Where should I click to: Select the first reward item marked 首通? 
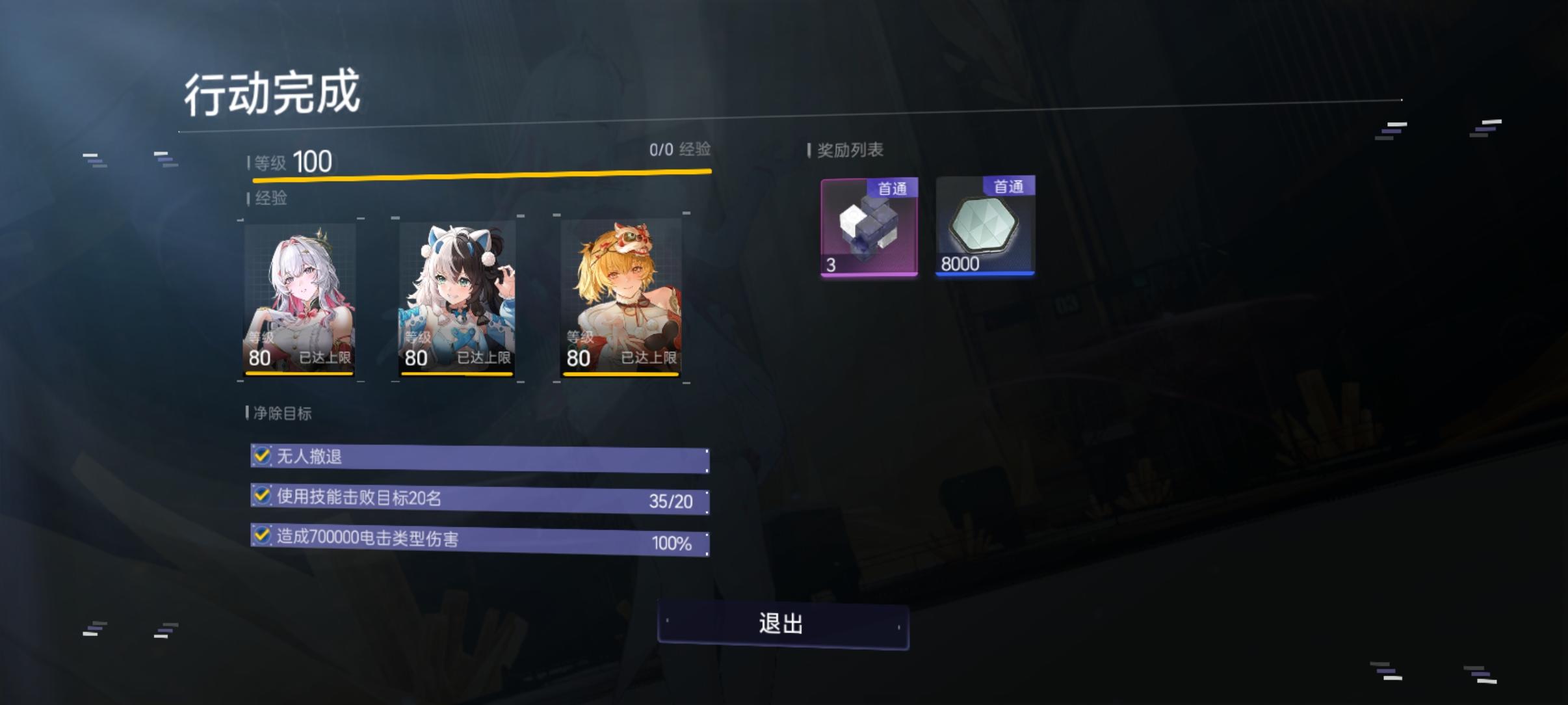(x=869, y=231)
